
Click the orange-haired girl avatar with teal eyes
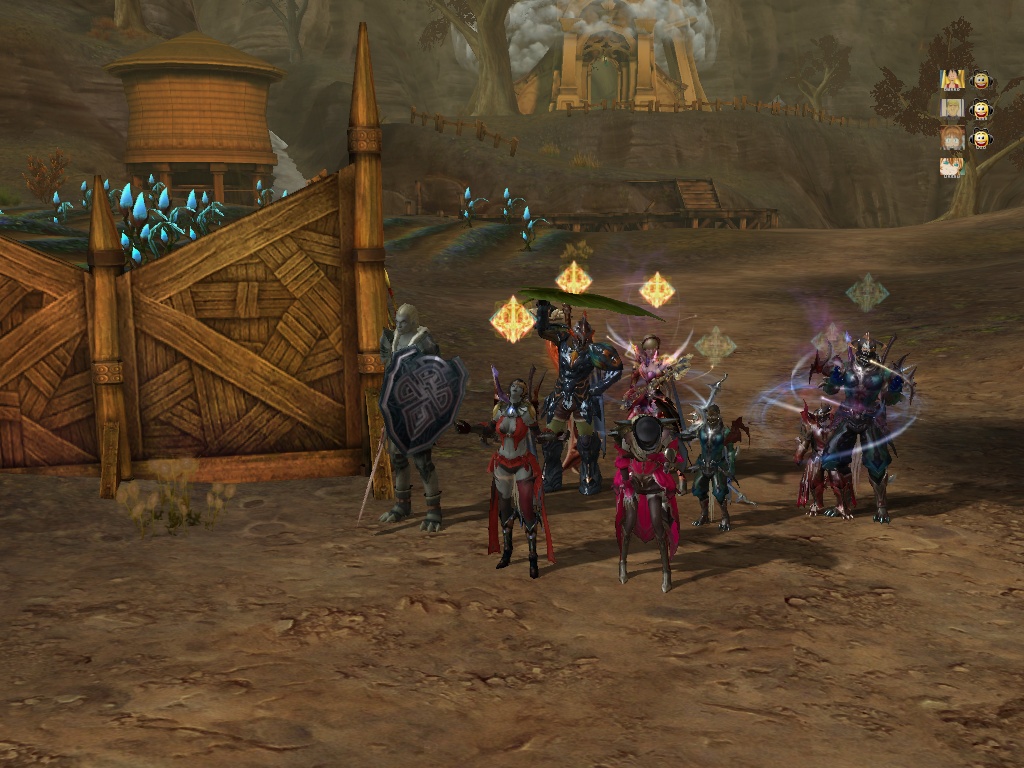[x=952, y=166]
